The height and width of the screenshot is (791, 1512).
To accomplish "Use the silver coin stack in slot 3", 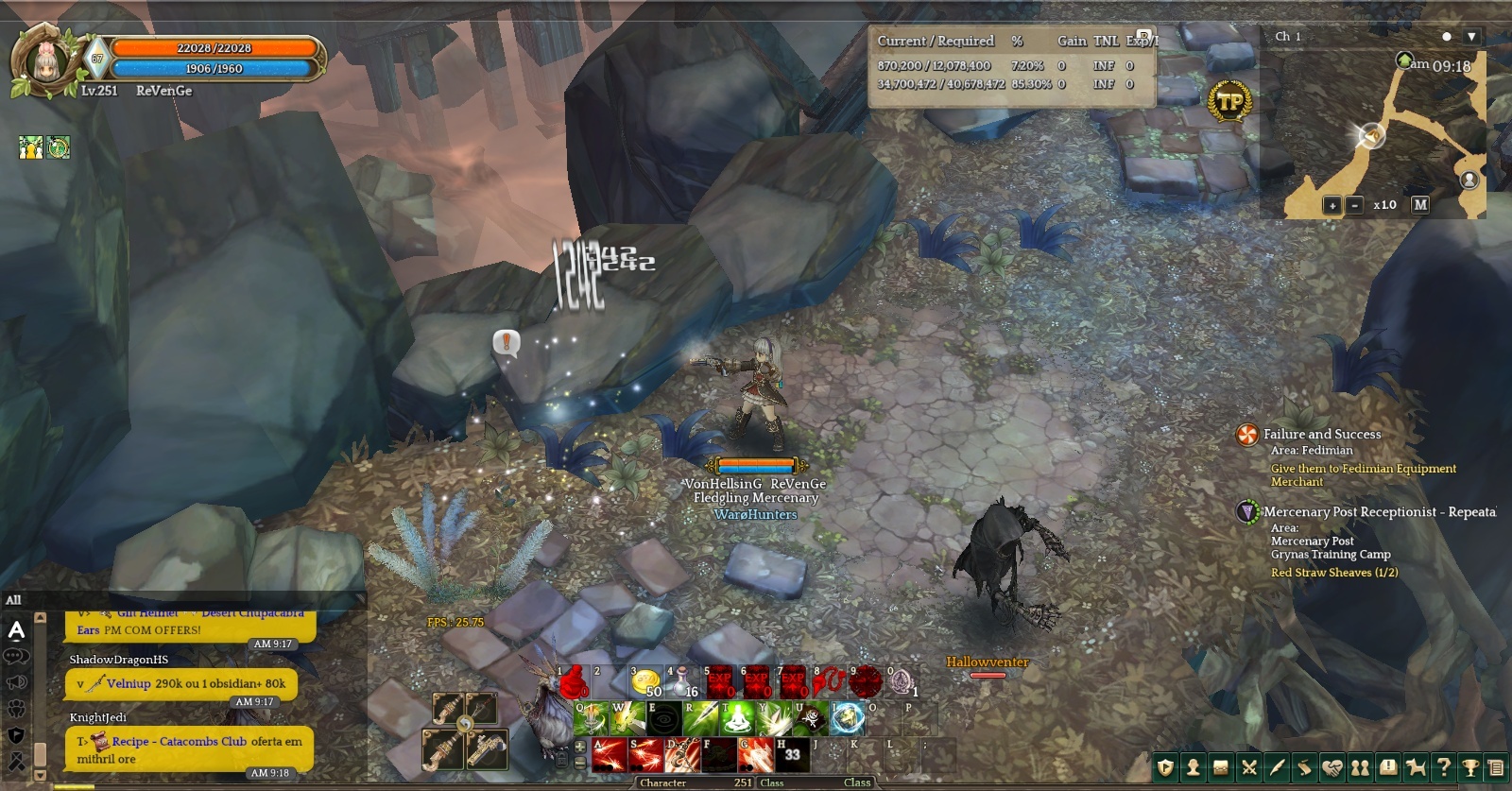I will coord(646,683).
